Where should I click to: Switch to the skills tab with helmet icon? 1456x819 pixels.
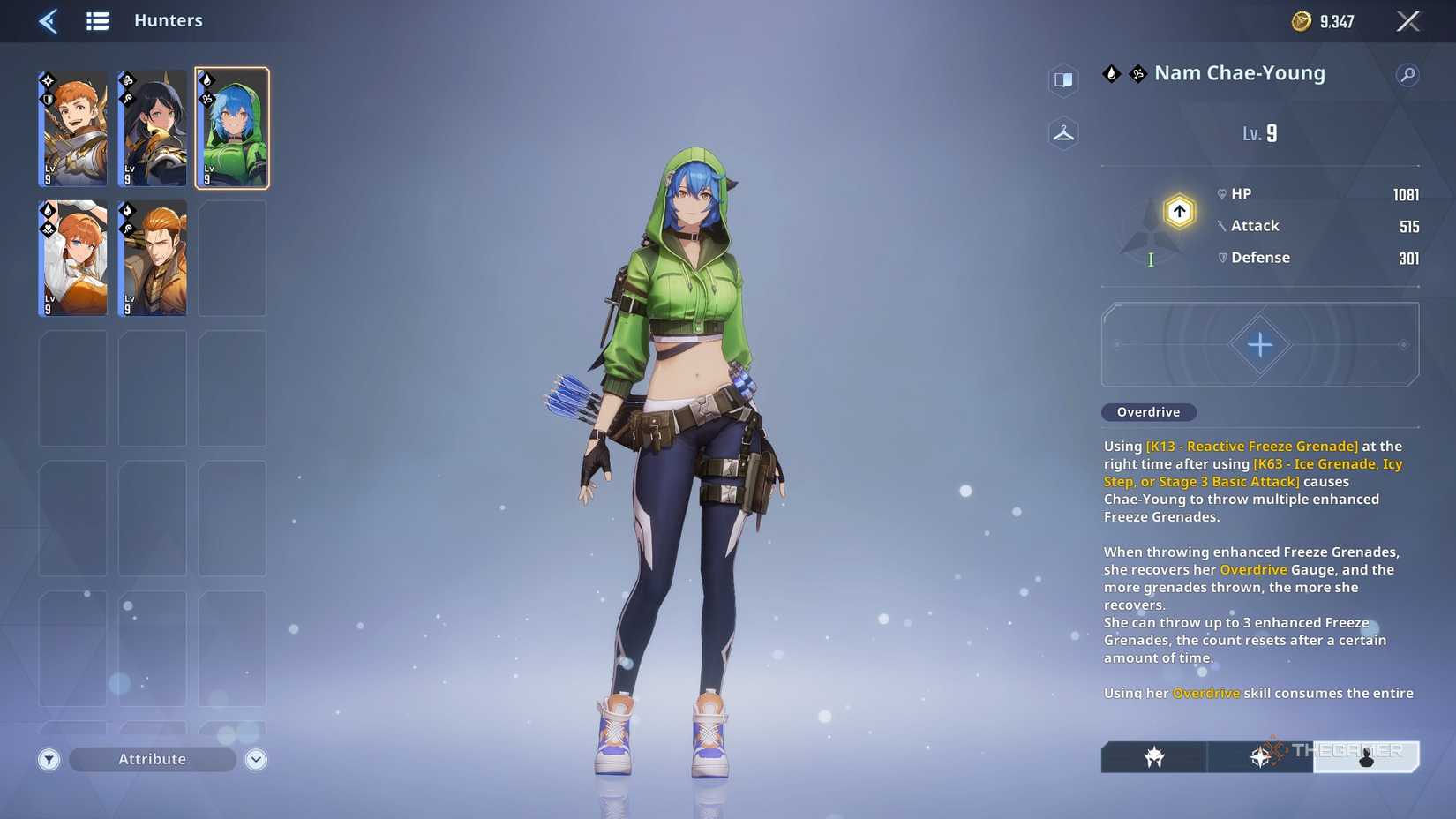(1153, 757)
